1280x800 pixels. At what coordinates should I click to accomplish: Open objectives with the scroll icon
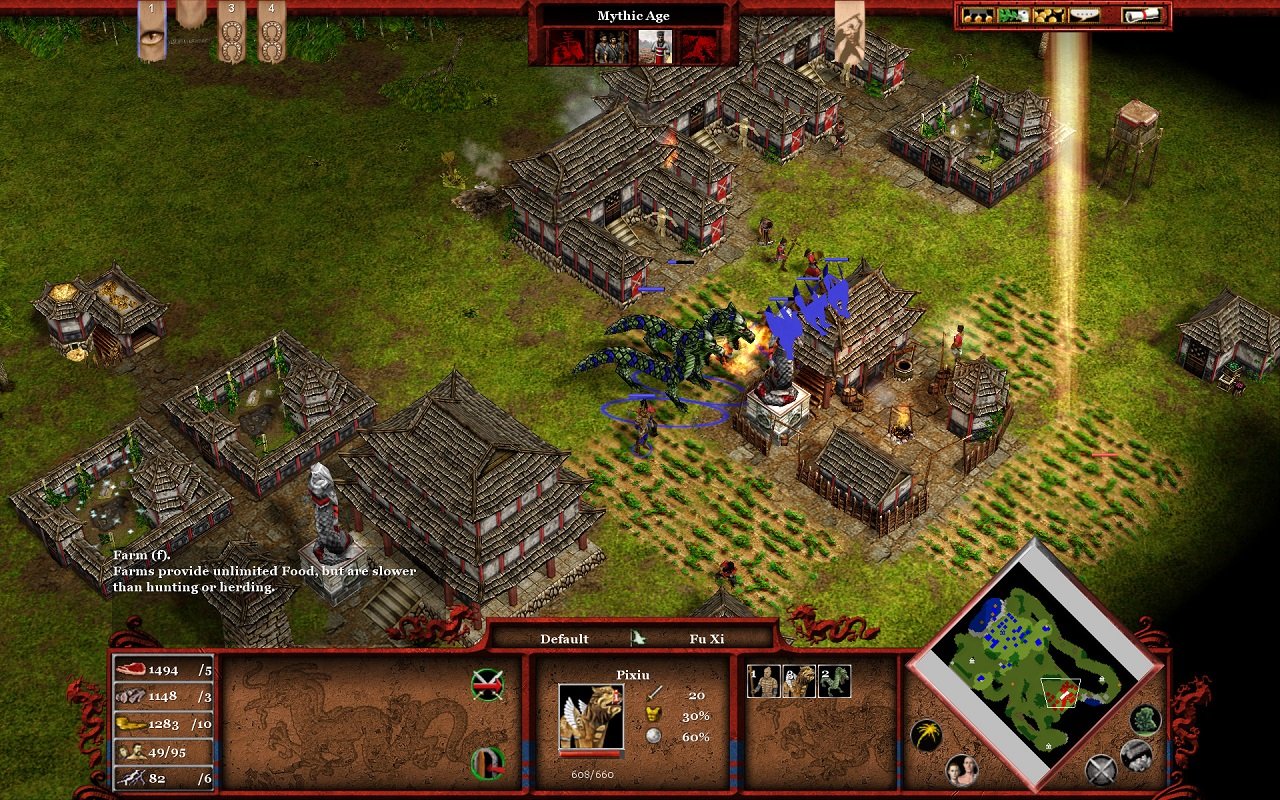click(1142, 16)
